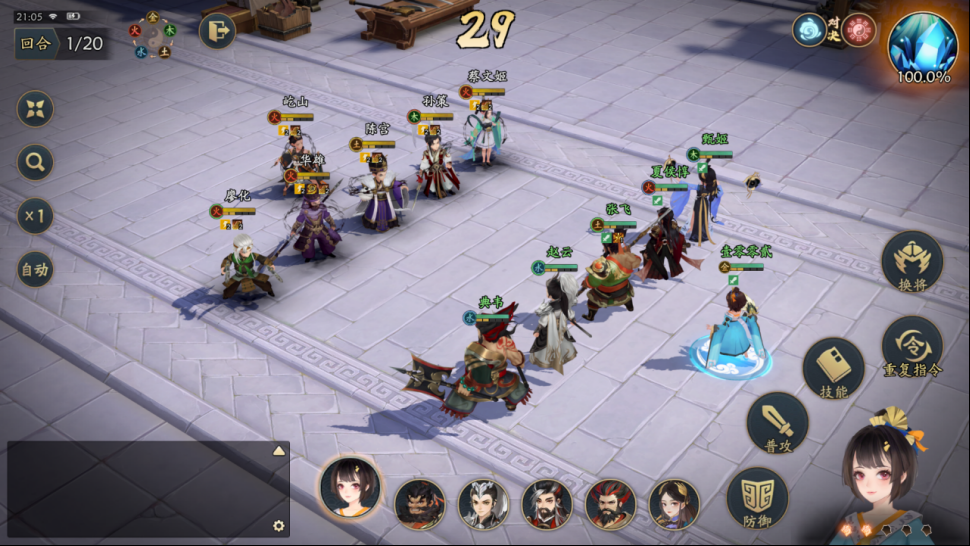The width and height of the screenshot is (970, 546).
Task: Open the five elements wheel
Action: coord(152,35)
